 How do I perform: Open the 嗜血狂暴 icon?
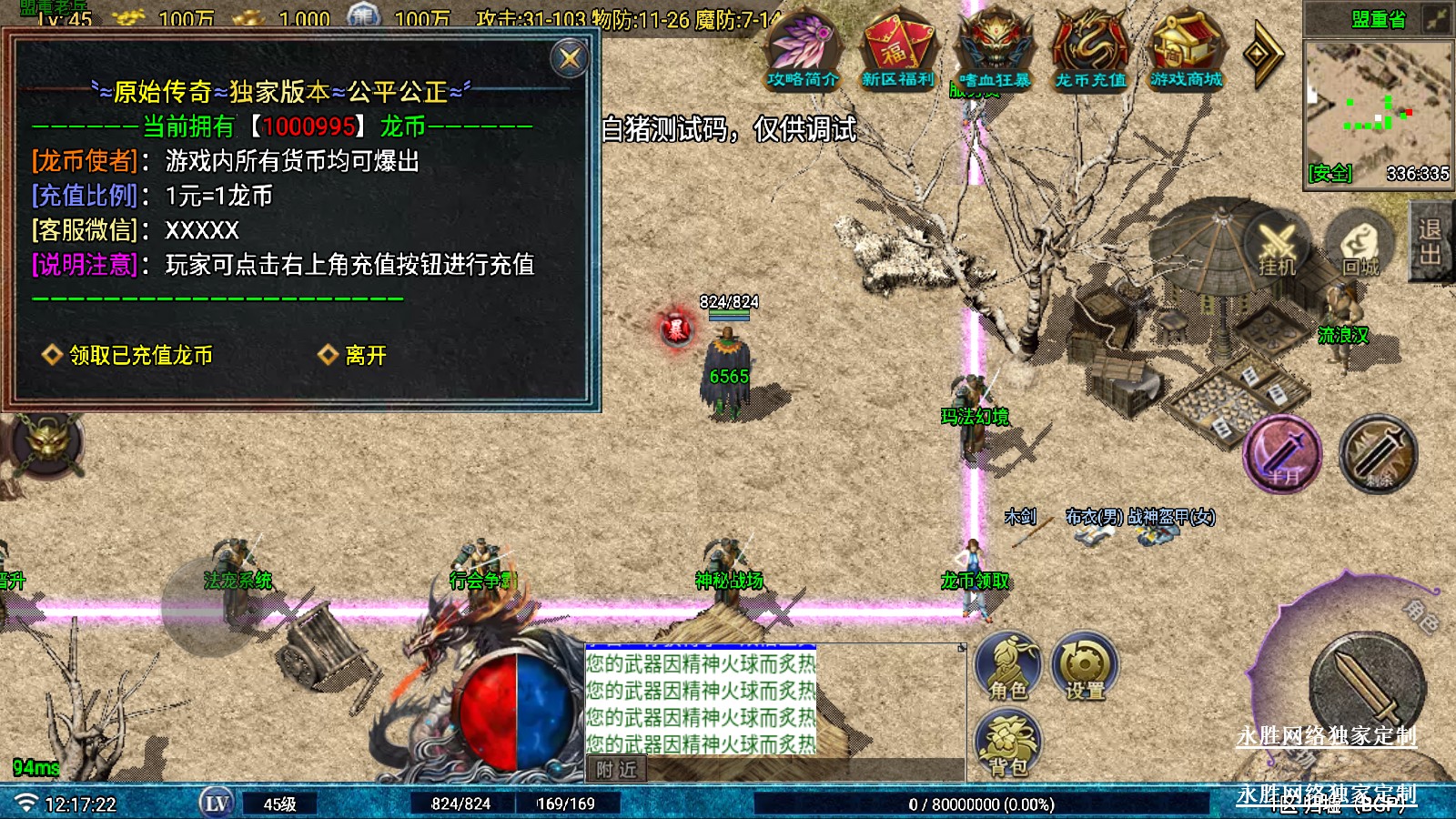pos(995,50)
